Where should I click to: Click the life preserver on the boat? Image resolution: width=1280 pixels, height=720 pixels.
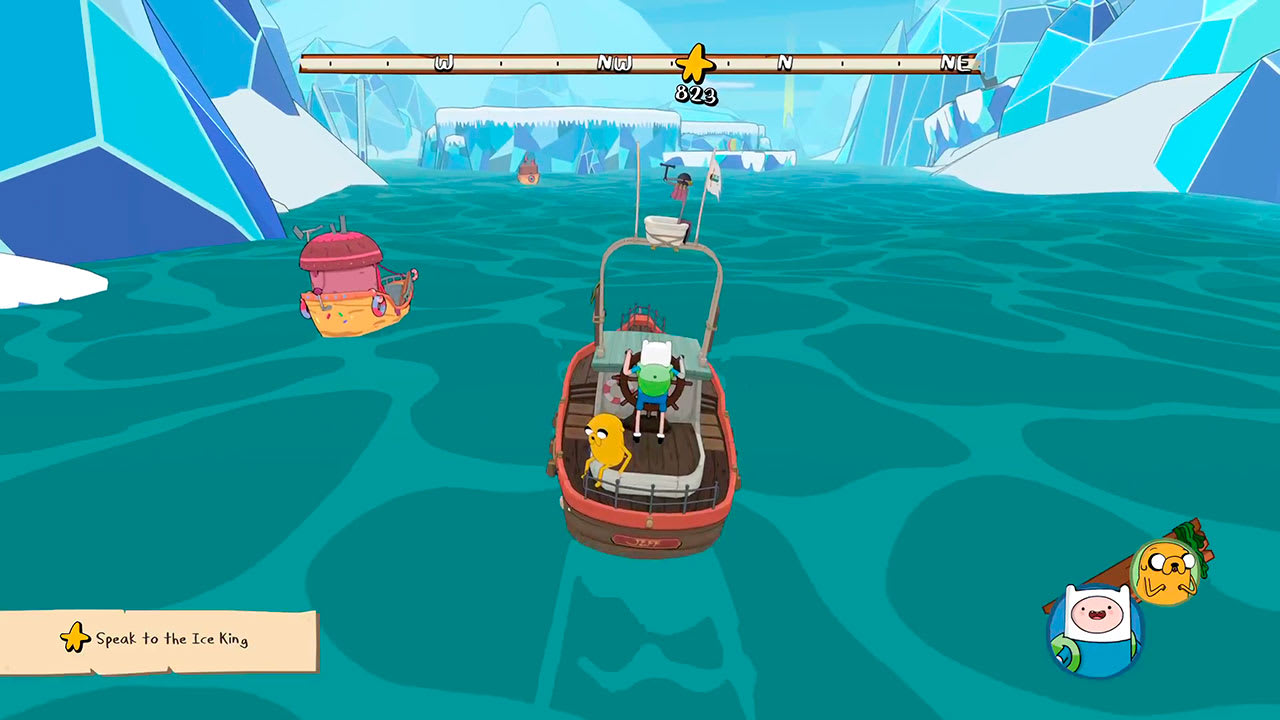pos(609,392)
